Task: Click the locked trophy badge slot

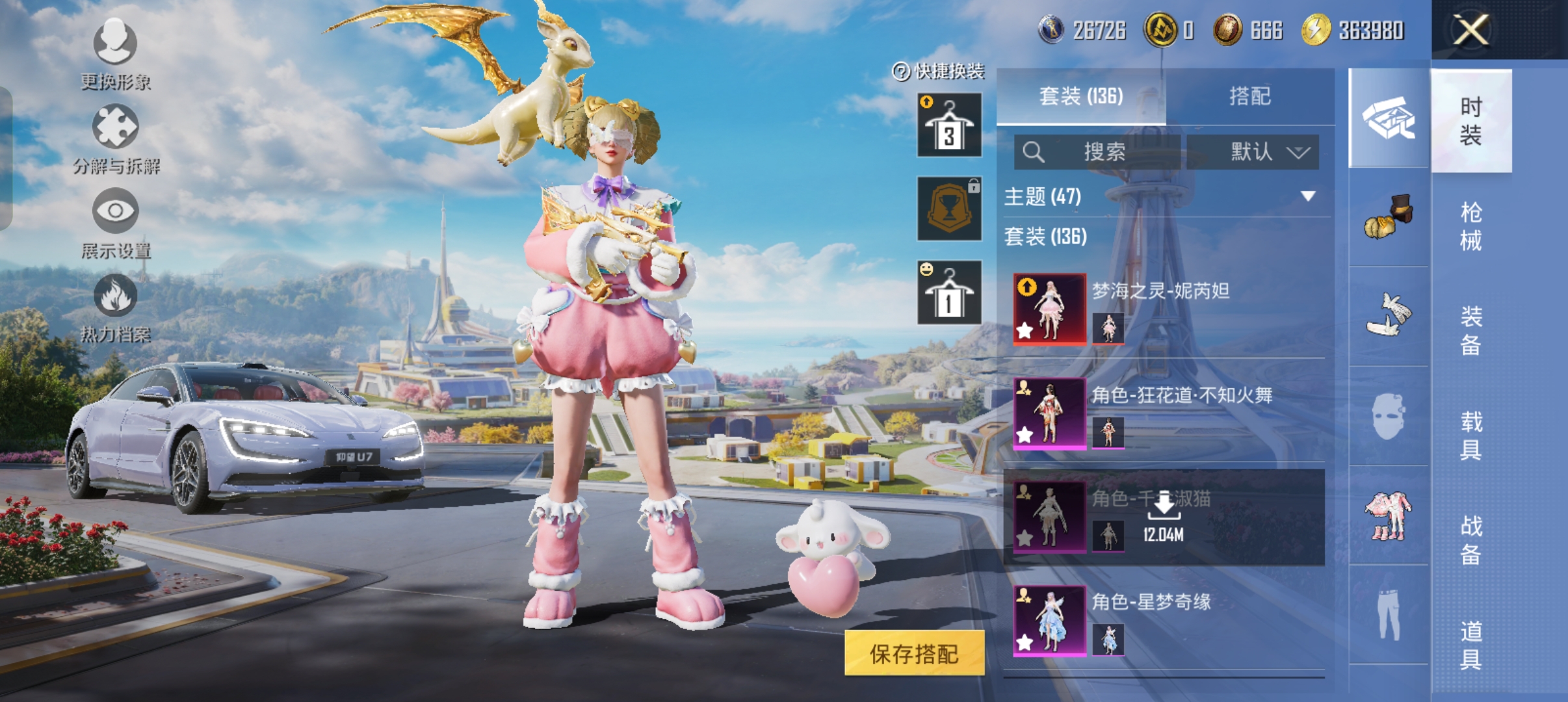Action: (948, 209)
